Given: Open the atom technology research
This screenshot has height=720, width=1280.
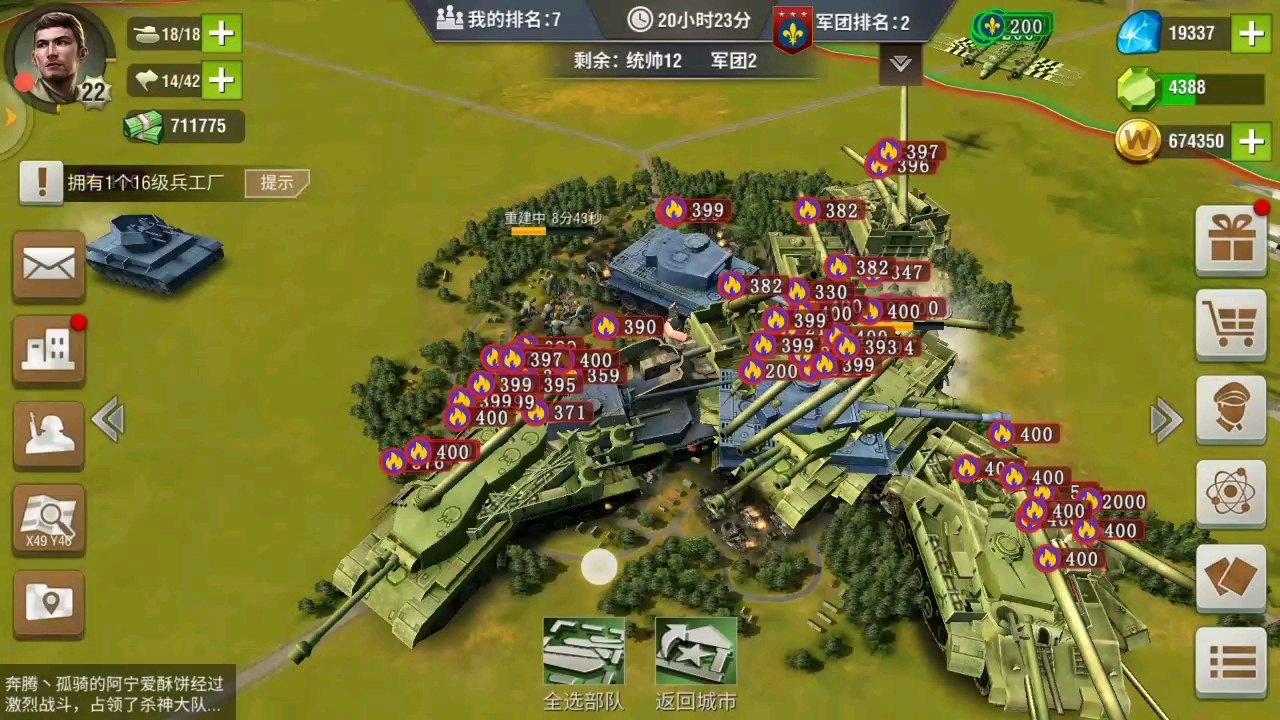Looking at the screenshot, I should tap(1231, 492).
